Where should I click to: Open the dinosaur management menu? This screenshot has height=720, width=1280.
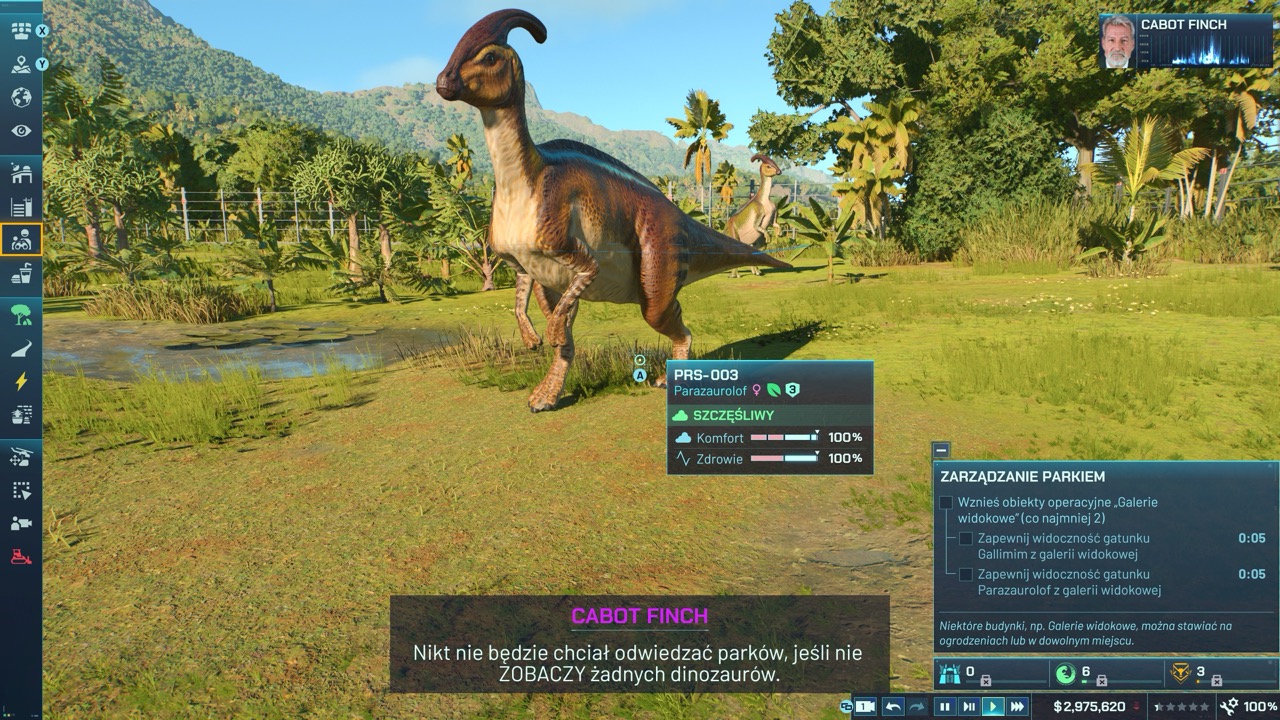[x=21, y=240]
